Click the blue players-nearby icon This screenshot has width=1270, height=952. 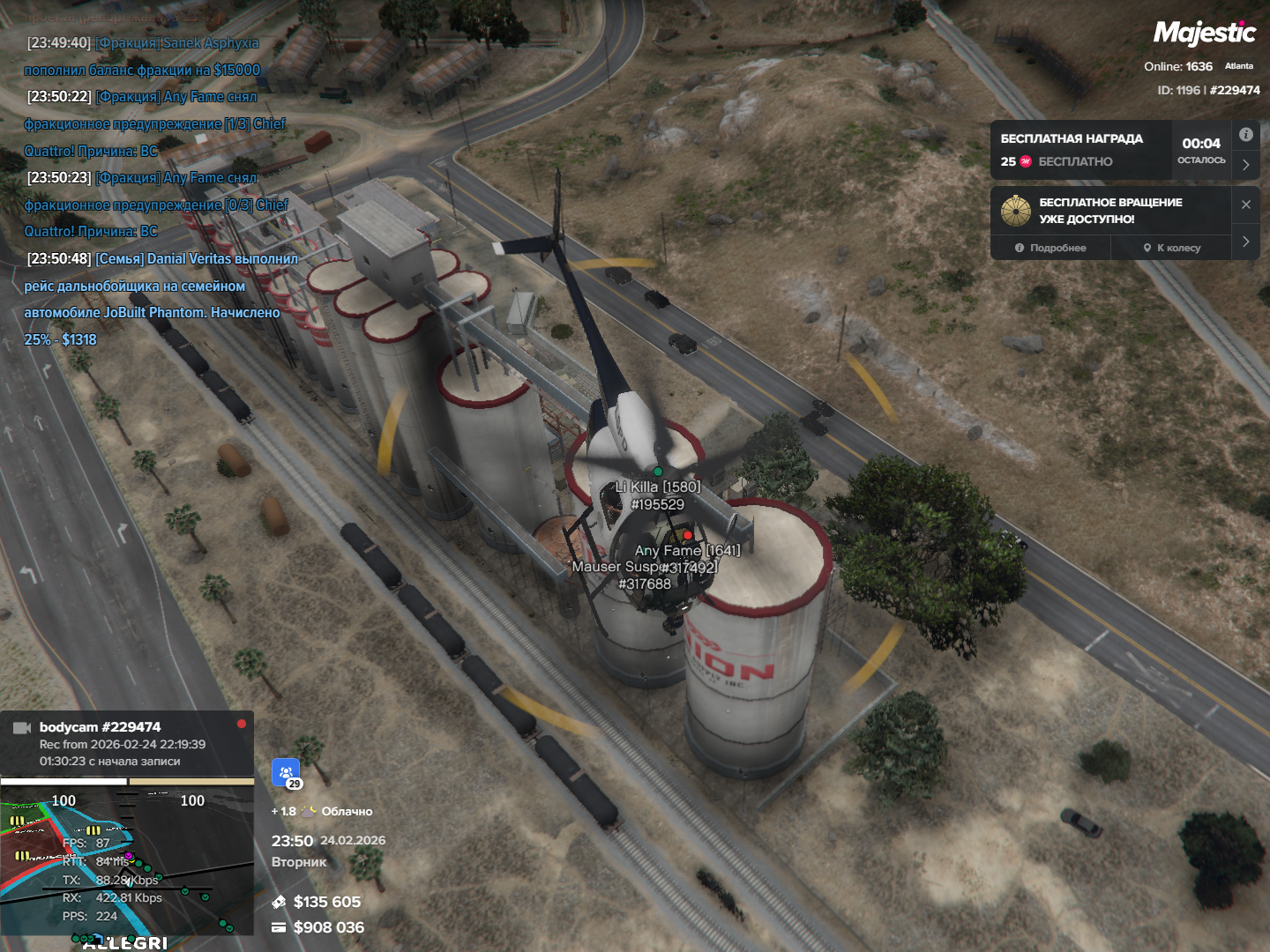(286, 773)
